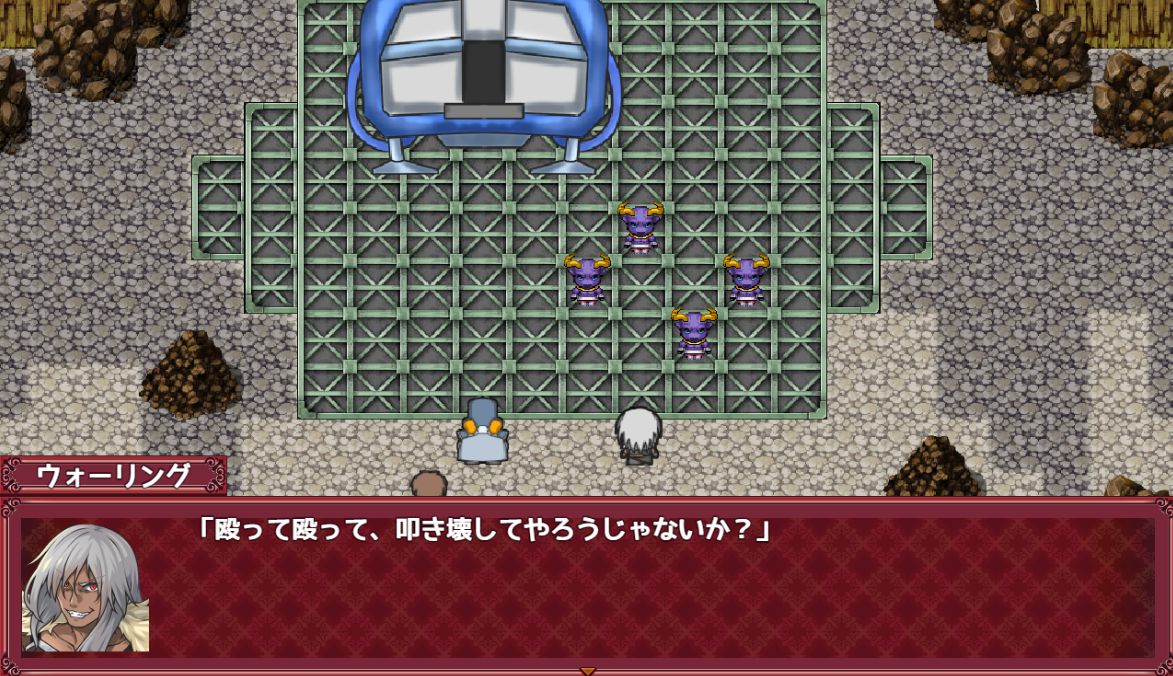The height and width of the screenshot is (676, 1173).
Task: Click the orange continue arrow under the dialogue
Action: point(588,670)
